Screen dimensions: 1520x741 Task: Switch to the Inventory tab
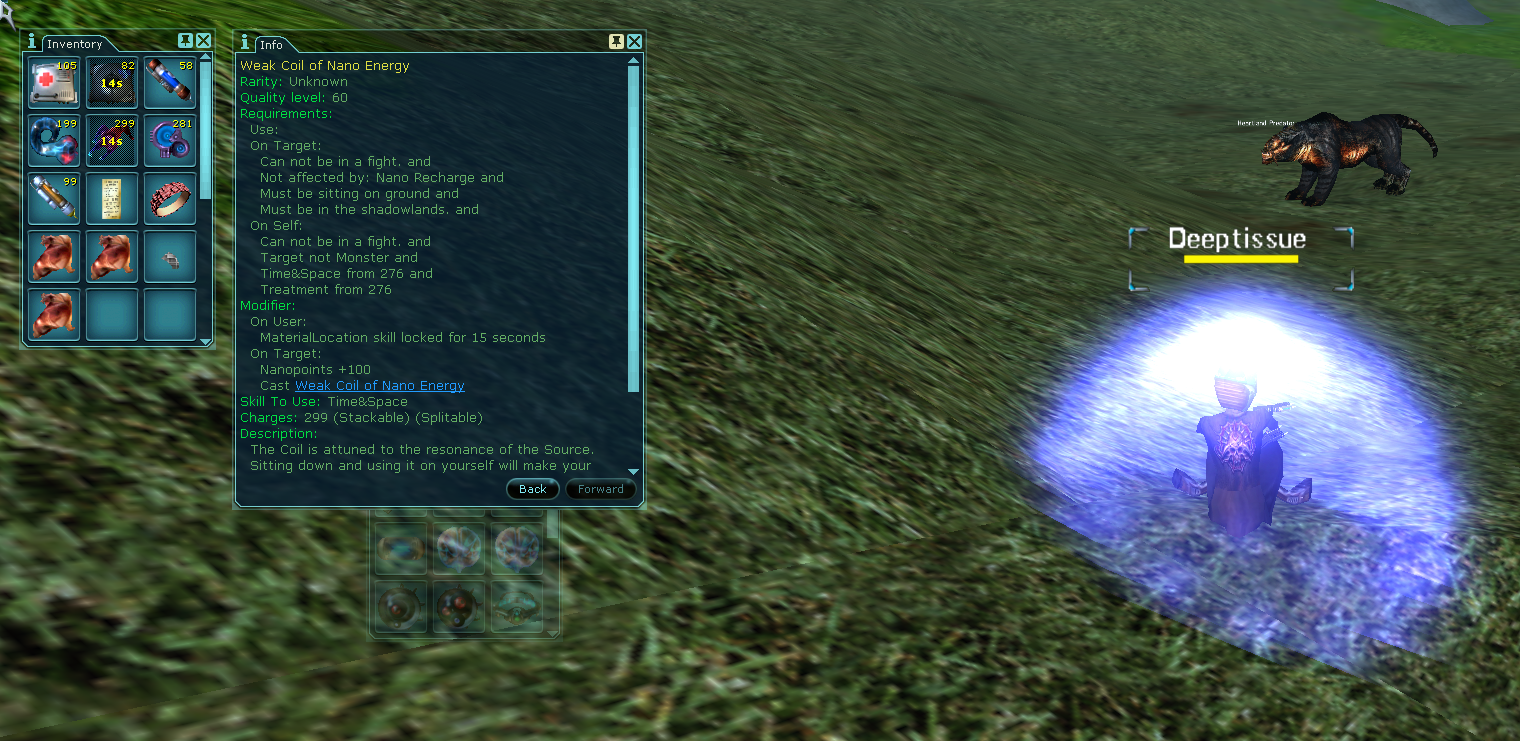[74, 44]
